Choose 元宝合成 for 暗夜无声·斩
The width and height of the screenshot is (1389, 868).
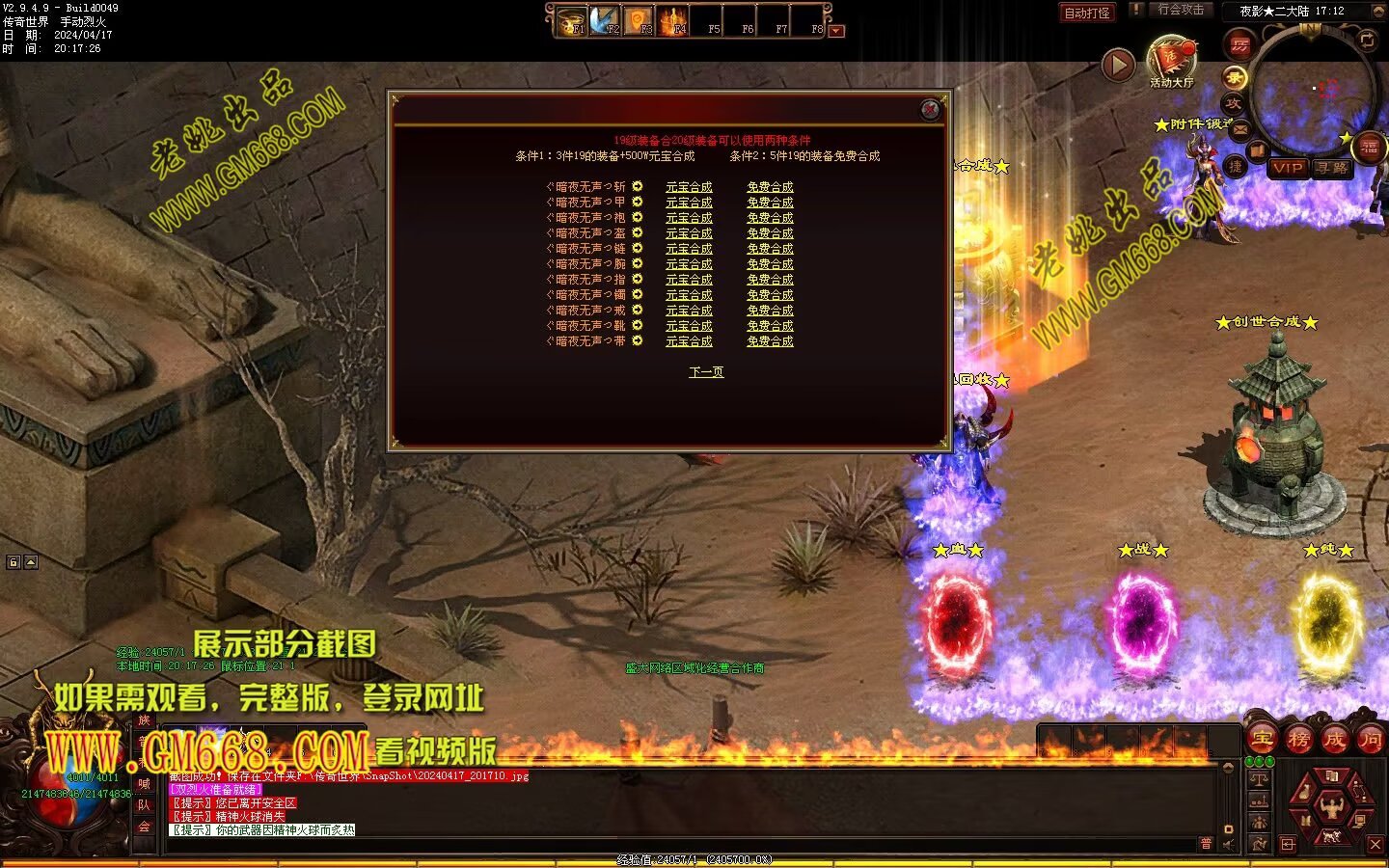click(689, 187)
